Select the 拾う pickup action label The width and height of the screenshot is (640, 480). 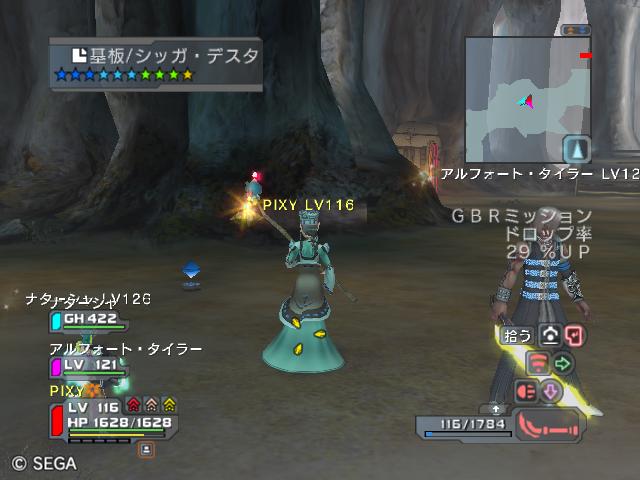(518, 336)
